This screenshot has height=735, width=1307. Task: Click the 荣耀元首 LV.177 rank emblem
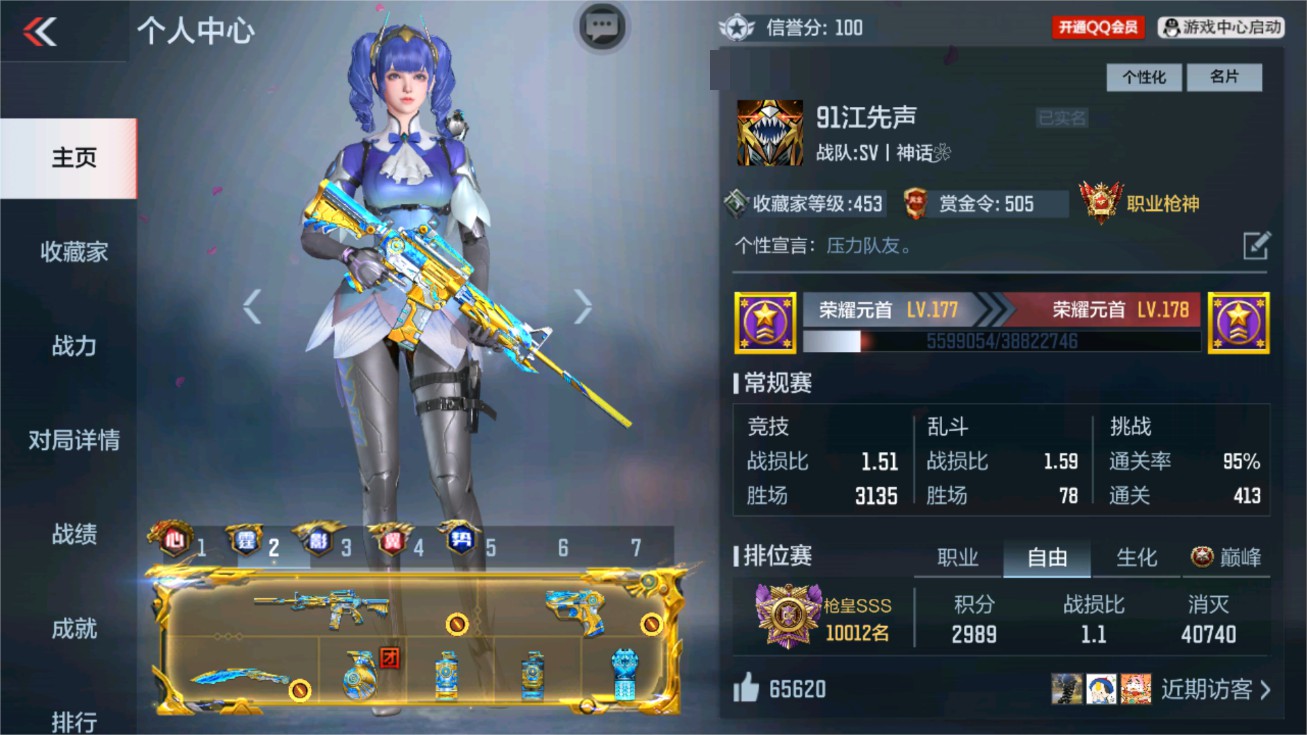(x=764, y=322)
